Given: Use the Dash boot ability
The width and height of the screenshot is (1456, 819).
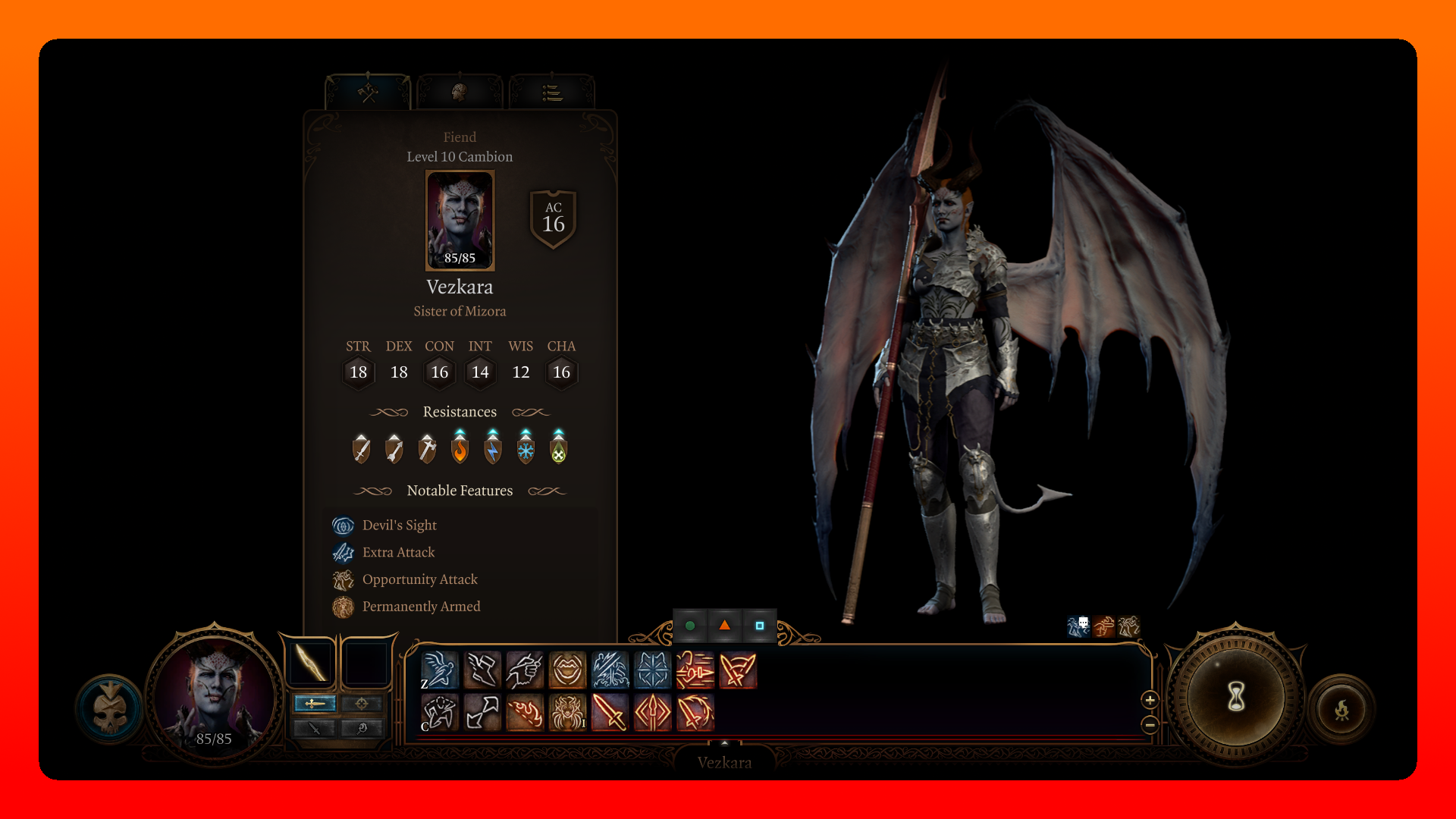Looking at the screenshot, I should [482, 670].
